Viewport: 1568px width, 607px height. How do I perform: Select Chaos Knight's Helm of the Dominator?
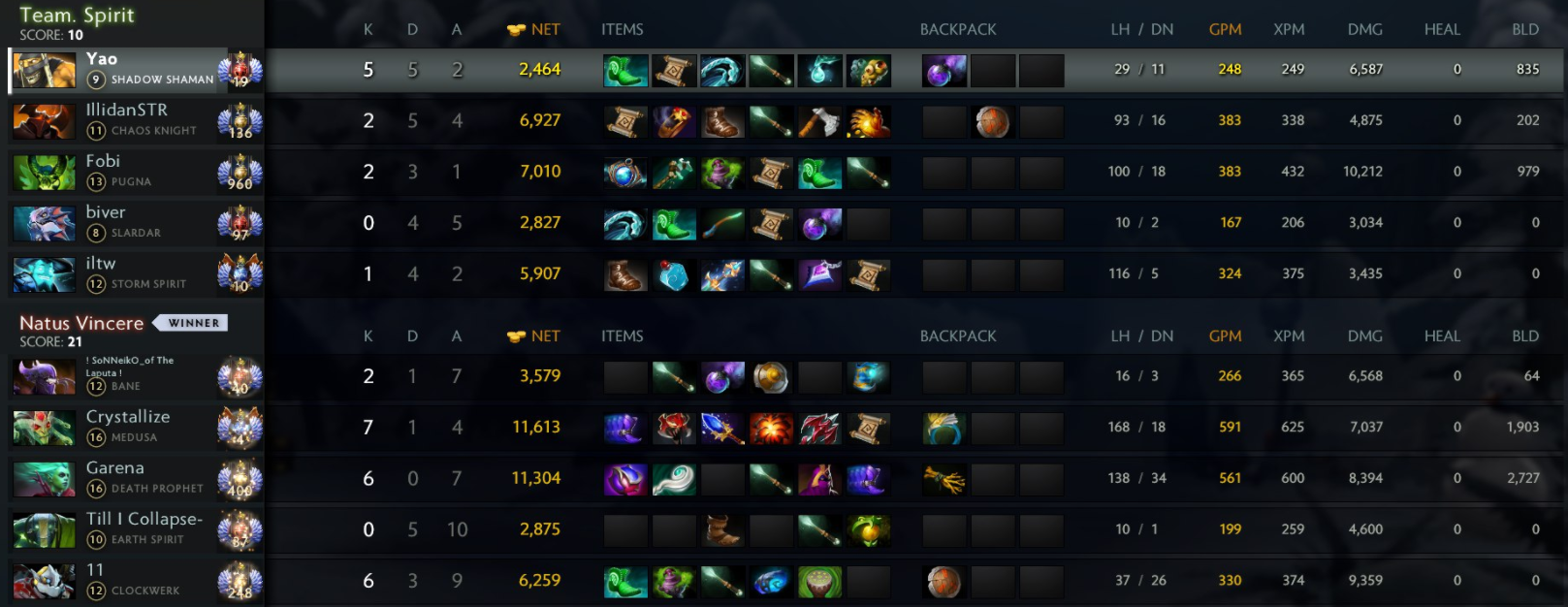point(674,122)
